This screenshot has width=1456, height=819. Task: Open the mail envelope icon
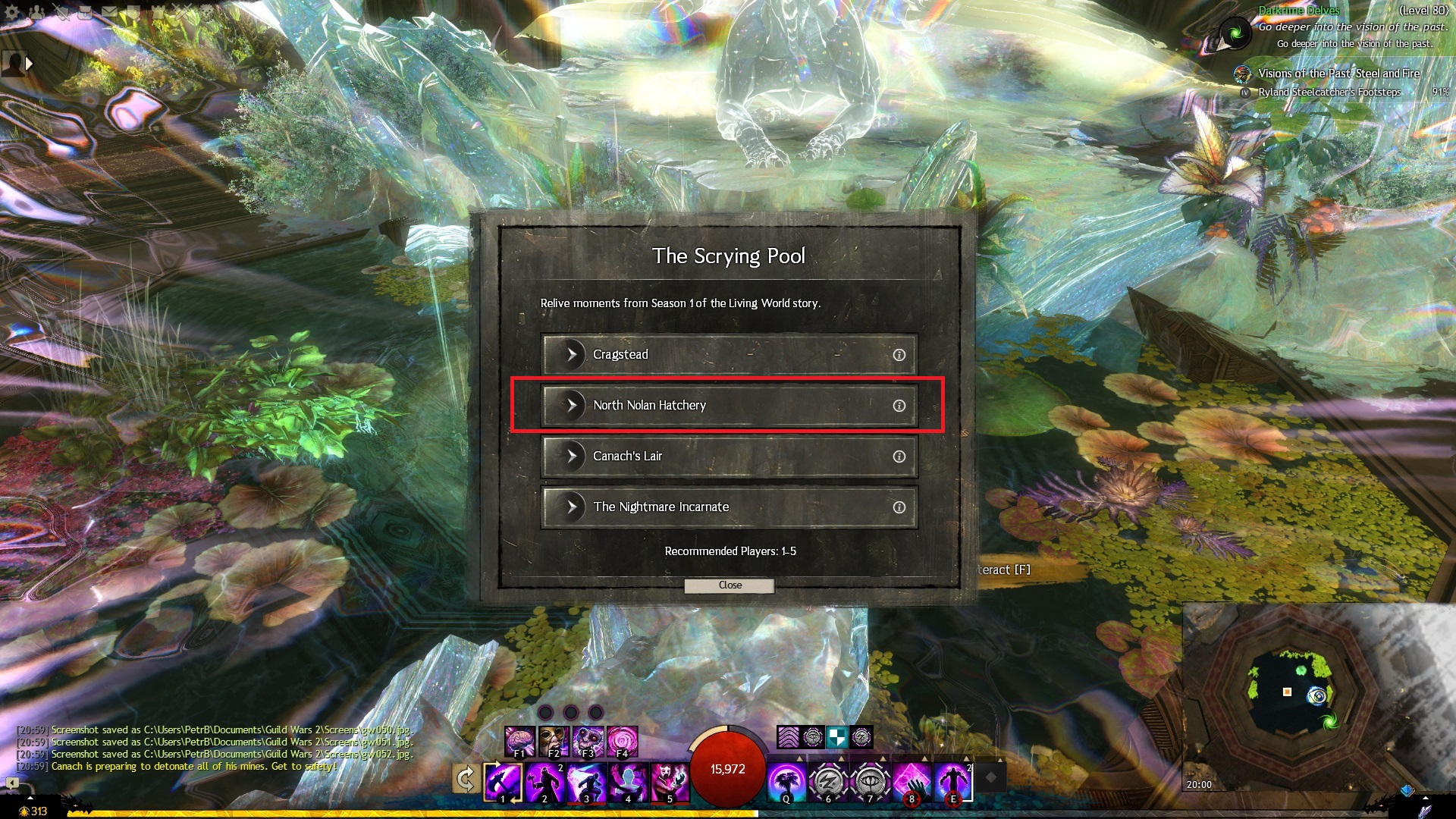pos(109,12)
